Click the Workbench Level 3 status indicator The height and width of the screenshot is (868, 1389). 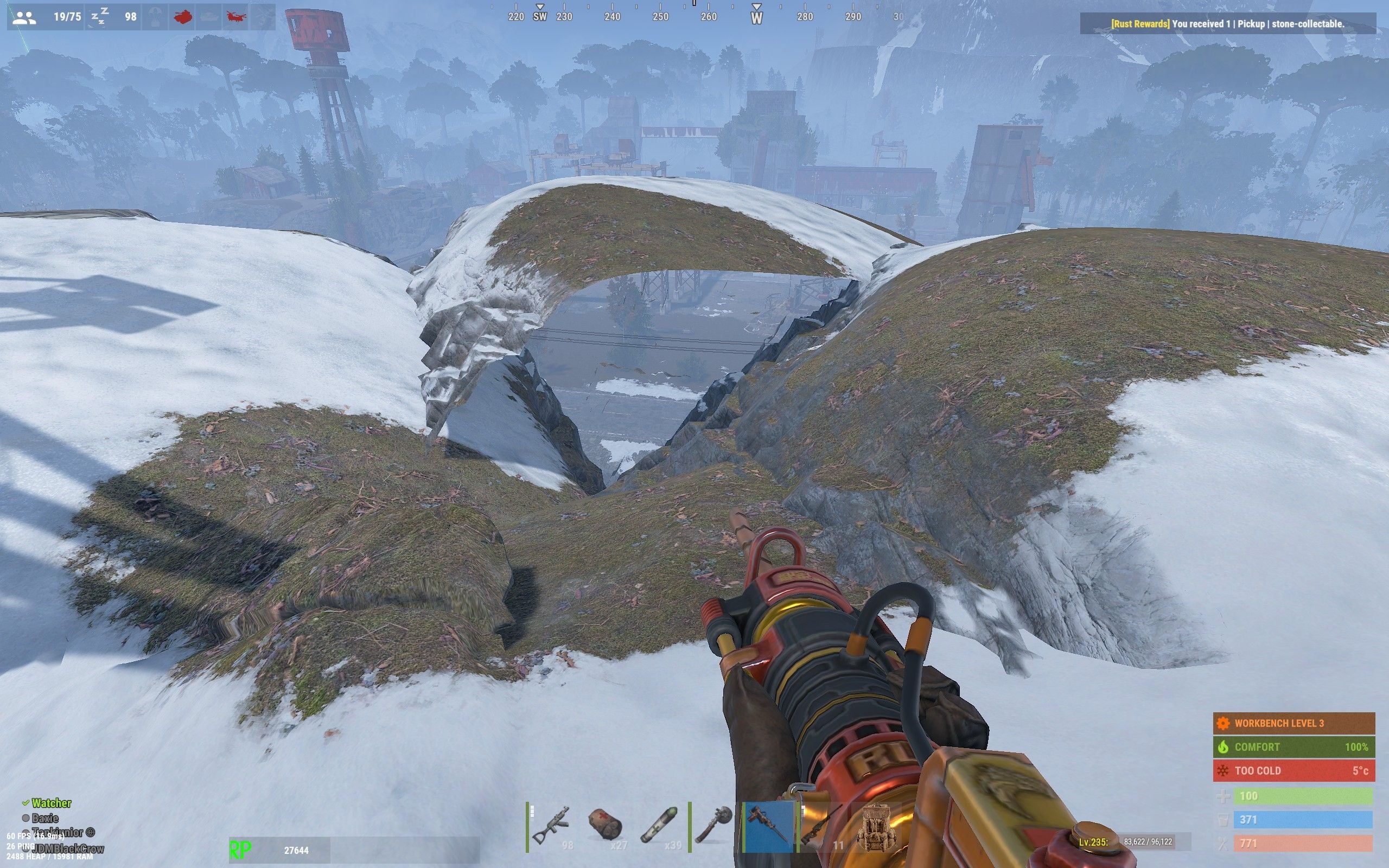pos(1294,723)
